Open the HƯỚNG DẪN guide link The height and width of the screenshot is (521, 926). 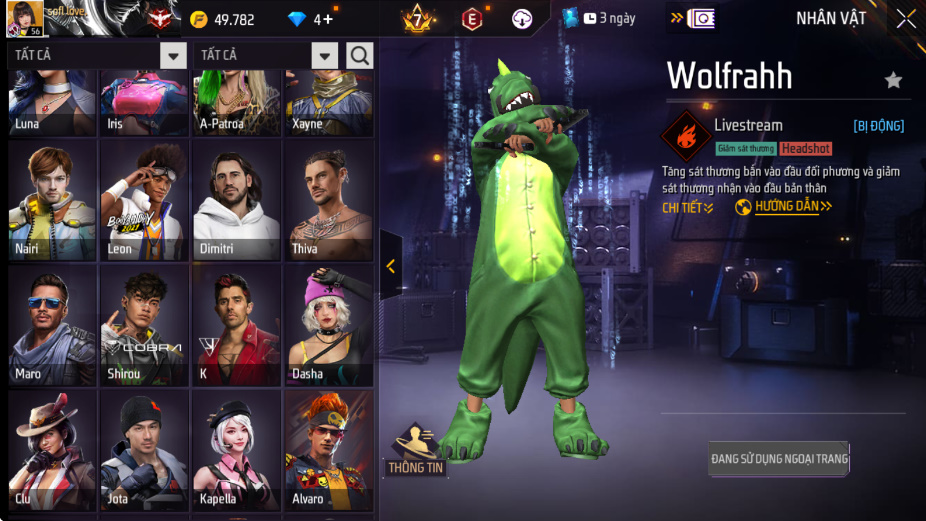click(786, 207)
